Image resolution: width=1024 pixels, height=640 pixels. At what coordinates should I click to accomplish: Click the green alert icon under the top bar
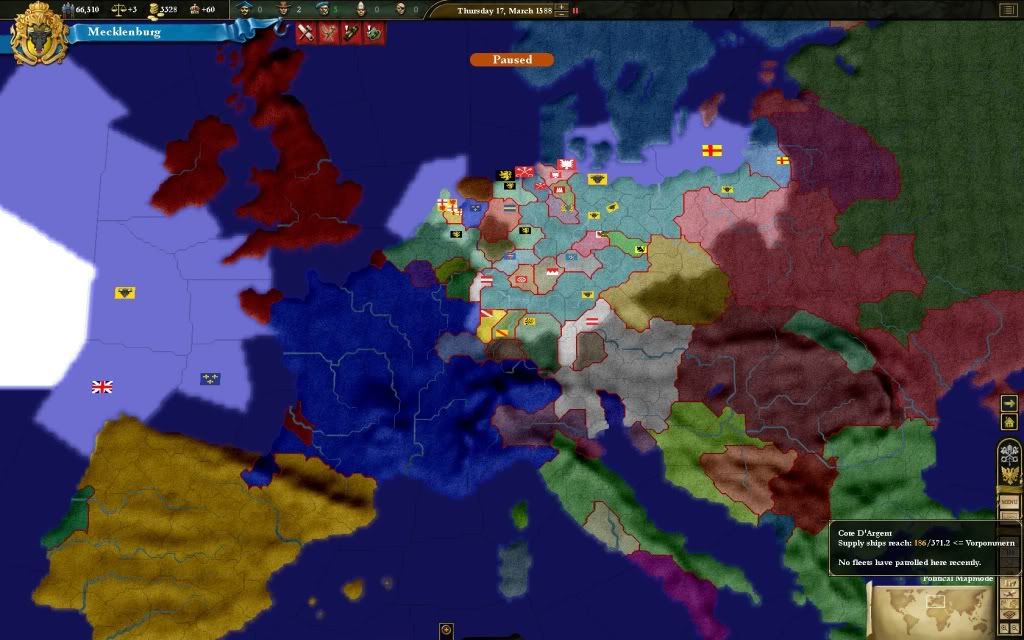[x=373, y=32]
